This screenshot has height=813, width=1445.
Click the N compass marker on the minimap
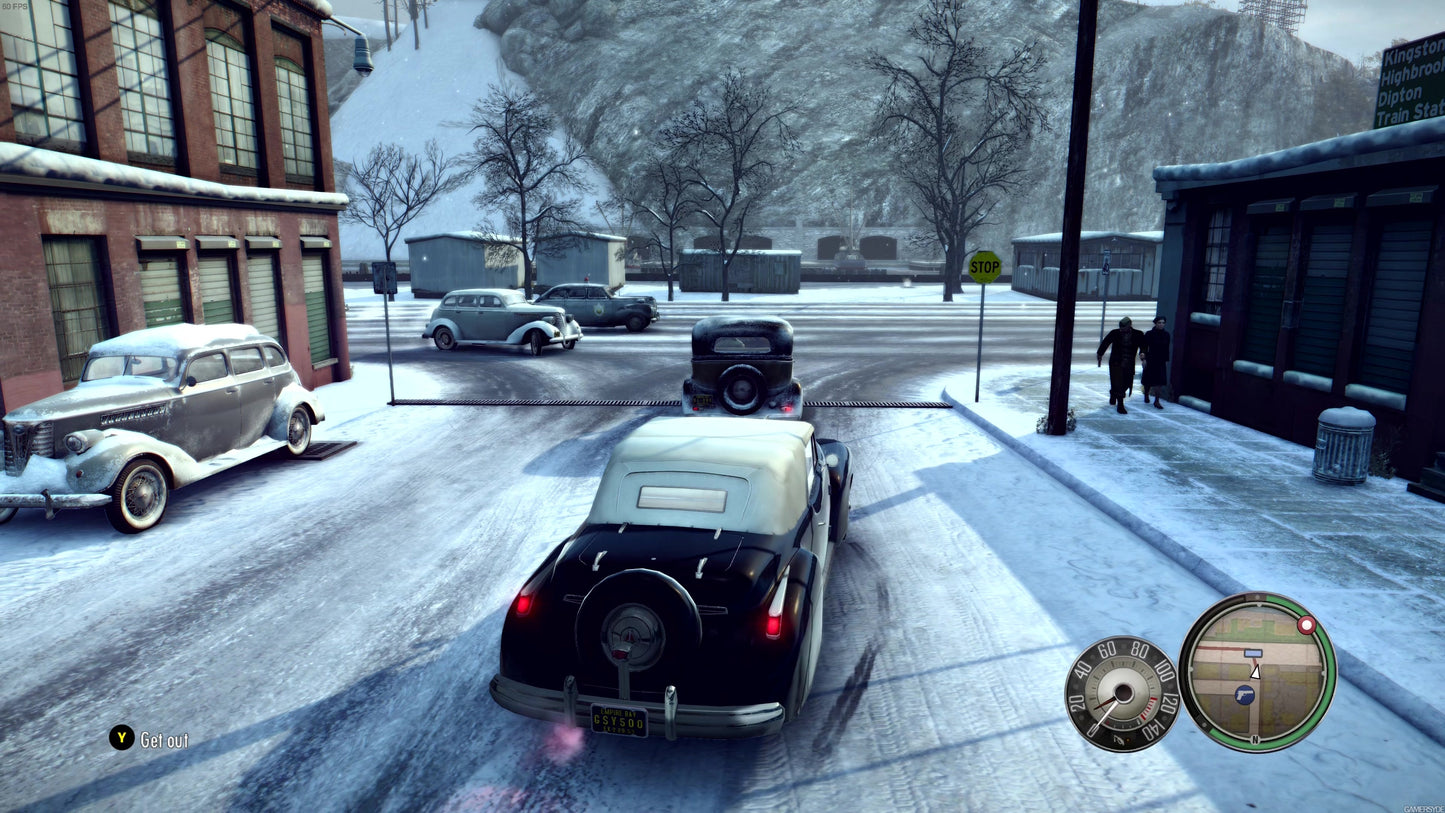(x=1255, y=738)
